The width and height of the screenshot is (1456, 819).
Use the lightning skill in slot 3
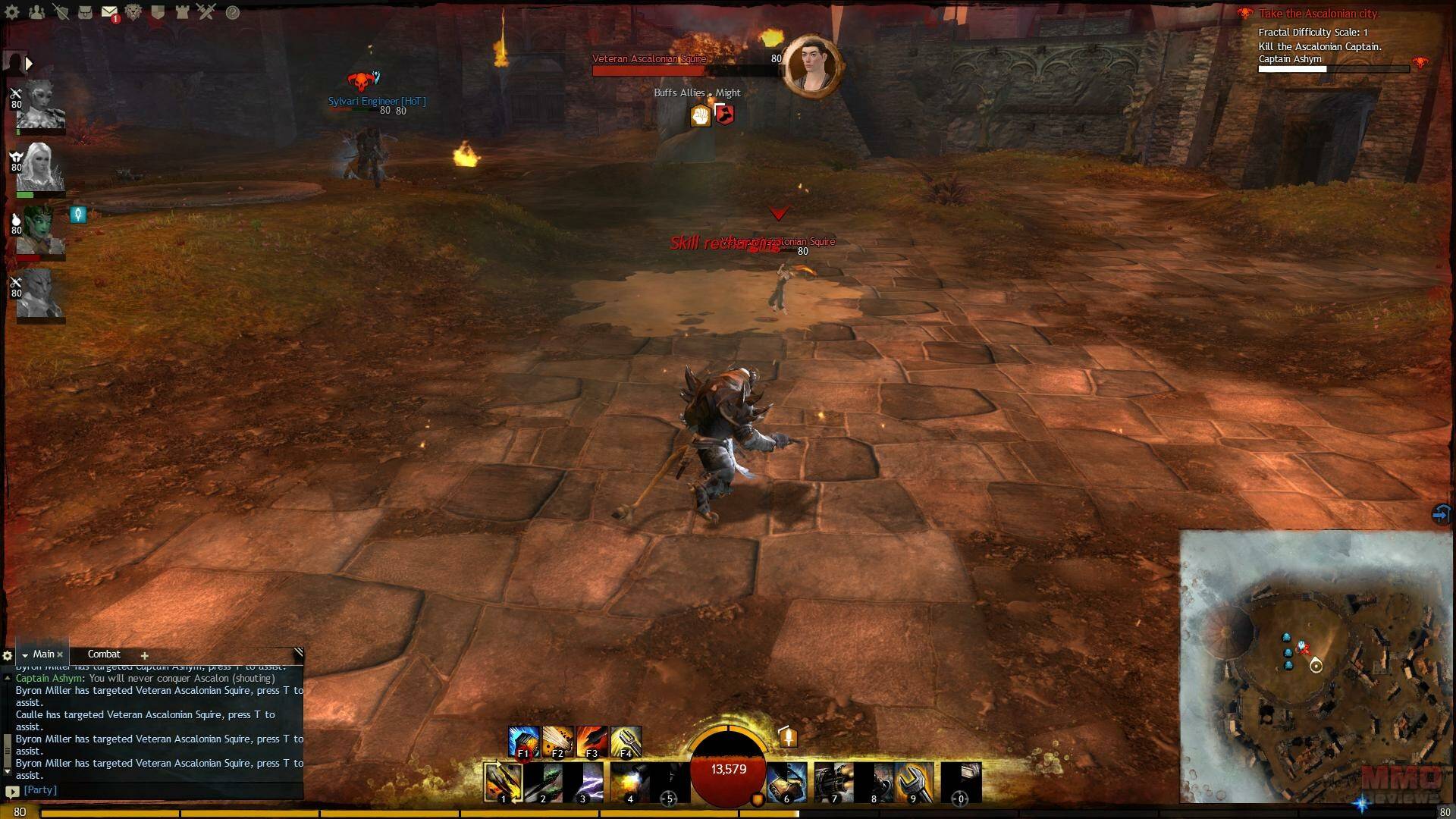[584, 783]
